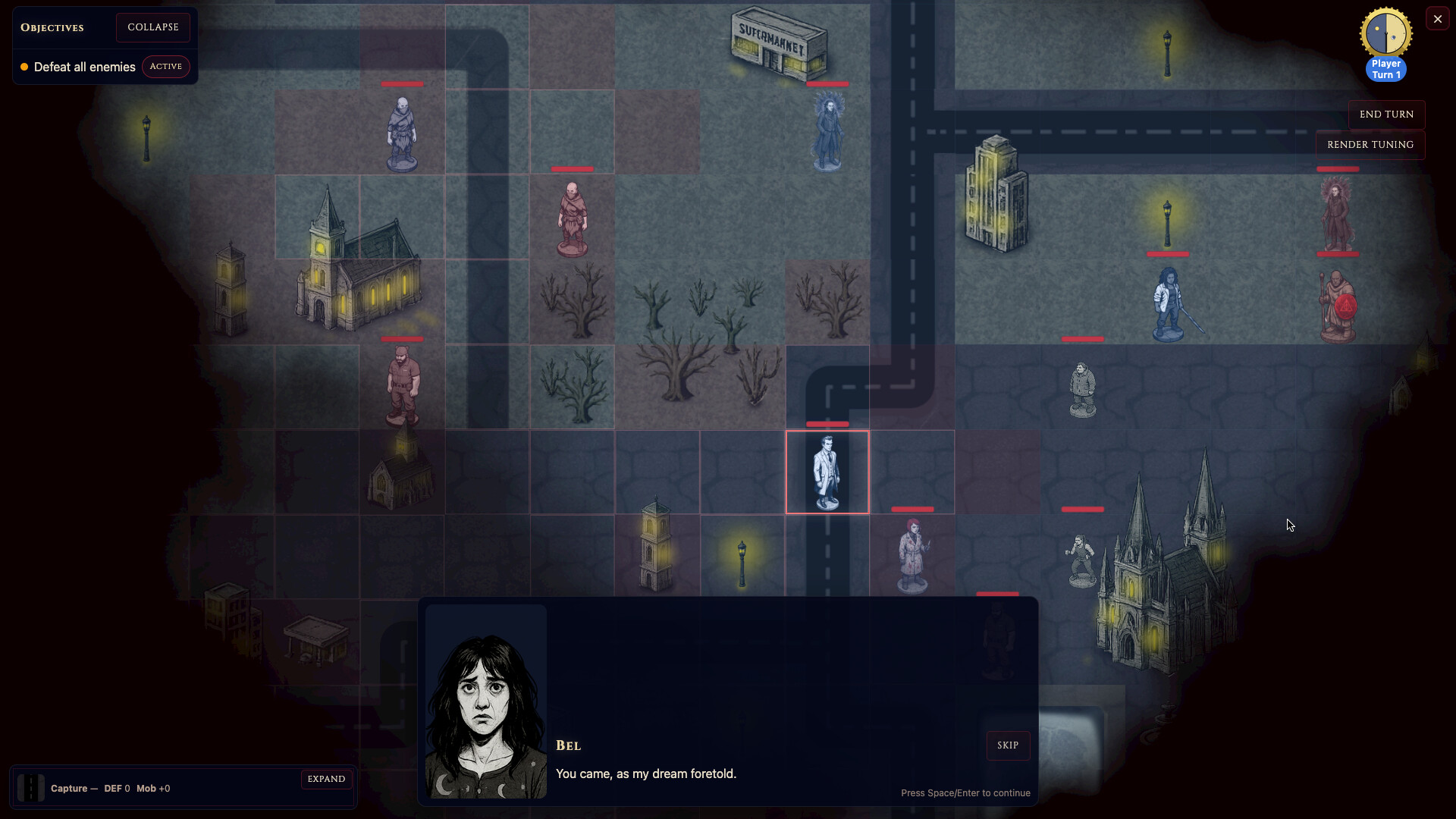Toggle the yellow bullet beside the objective
The image size is (1456, 819).
pyautogui.click(x=24, y=67)
